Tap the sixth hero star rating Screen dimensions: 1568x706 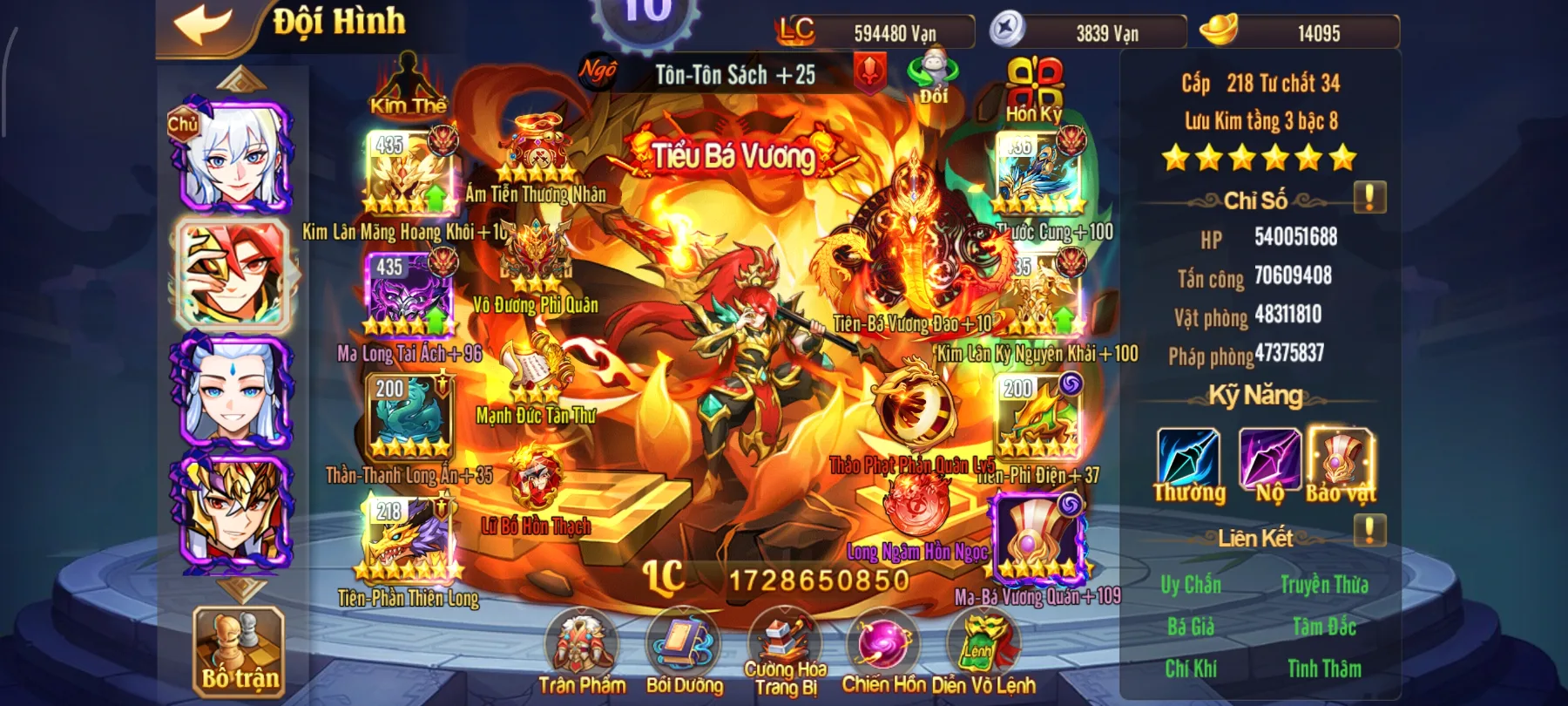point(1342,158)
